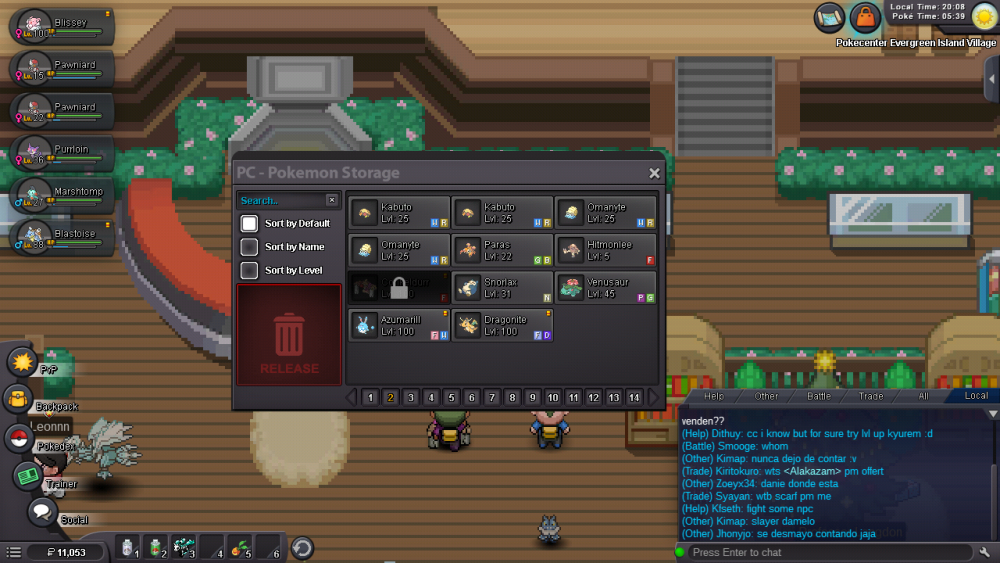Image resolution: width=1000 pixels, height=563 pixels.
Task: Open the Pokedex
Action: coord(19,439)
